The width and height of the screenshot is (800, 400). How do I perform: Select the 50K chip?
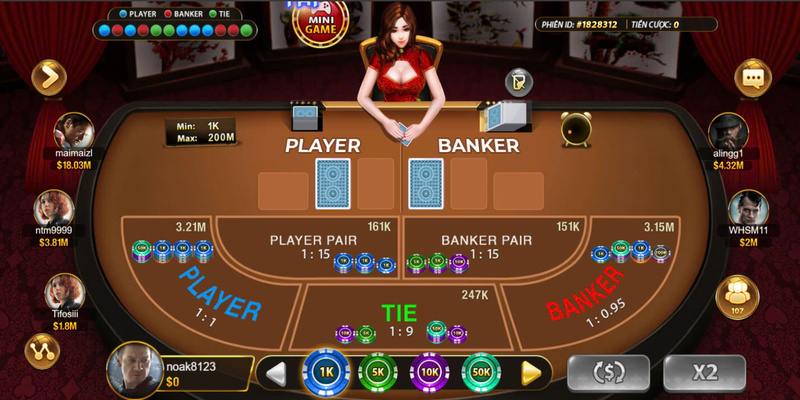pos(481,372)
